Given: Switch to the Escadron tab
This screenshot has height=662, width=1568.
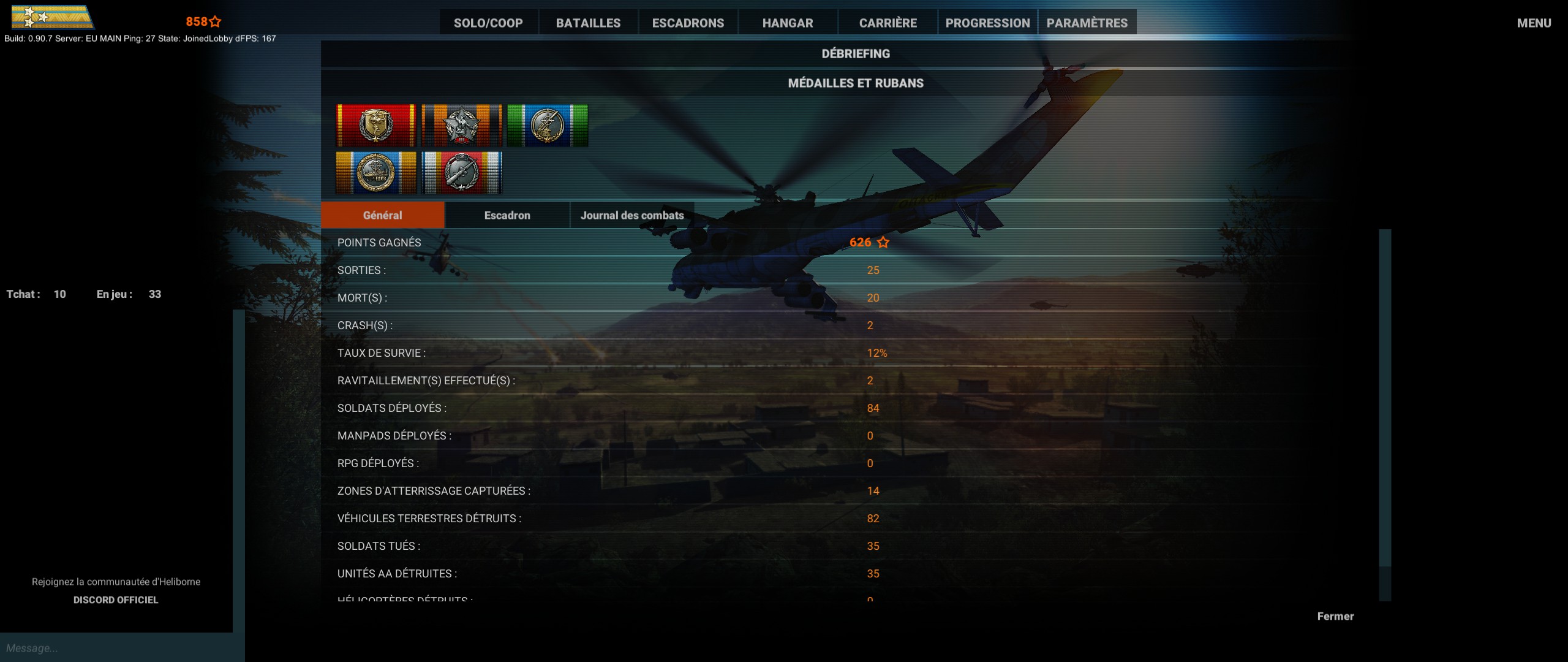Looking at the screenshot, I should 506,215.
